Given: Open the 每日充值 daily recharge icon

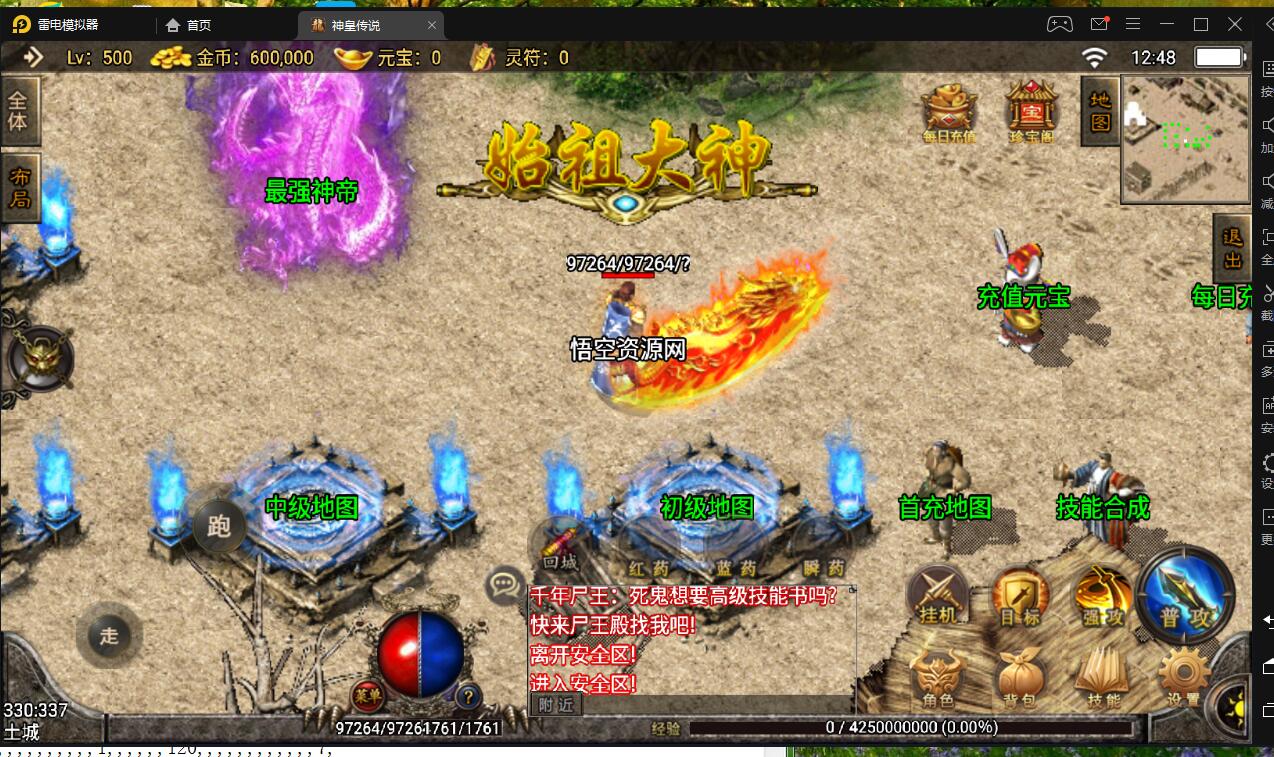Looking at the screenshot, I should click(x=949, y=112).
